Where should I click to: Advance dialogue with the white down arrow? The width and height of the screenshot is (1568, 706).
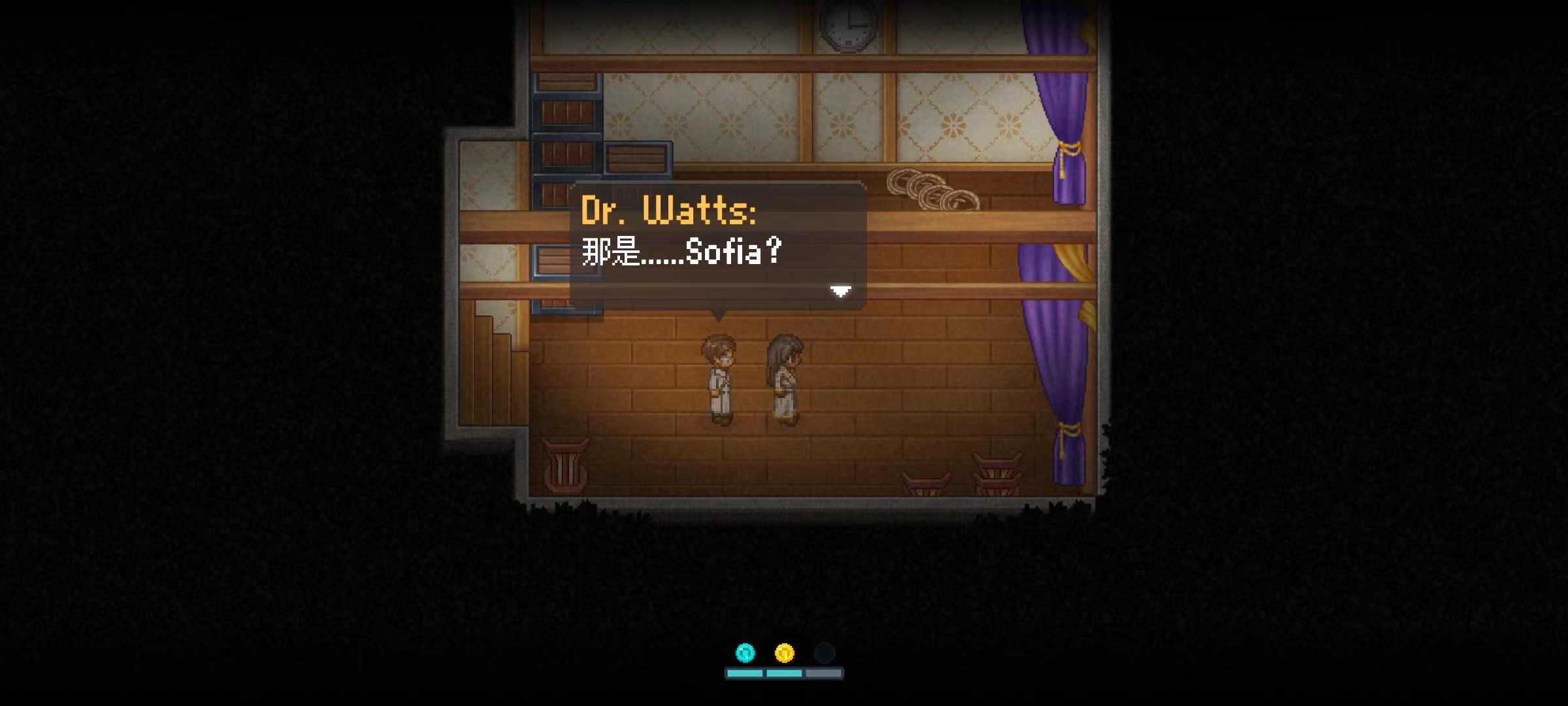[x=840, y=291]
